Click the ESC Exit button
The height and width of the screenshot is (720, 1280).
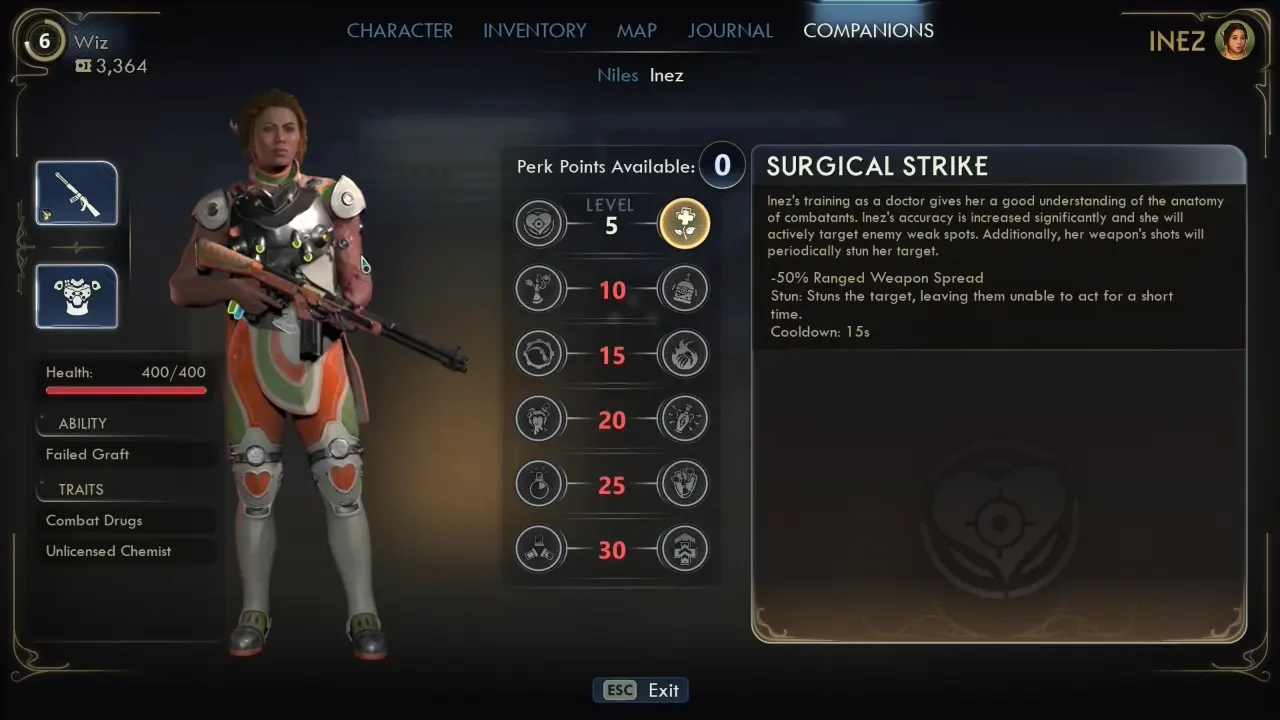pyautogui.click(x=640, y=690)
